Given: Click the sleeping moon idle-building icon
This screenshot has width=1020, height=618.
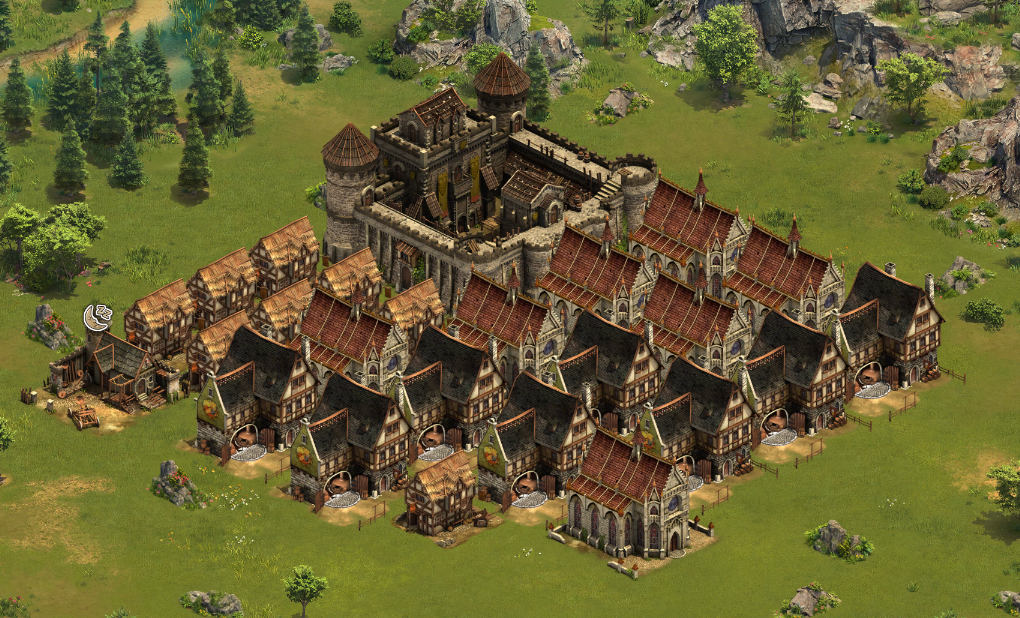Looking at the screenshot, I should pos(97,318).
